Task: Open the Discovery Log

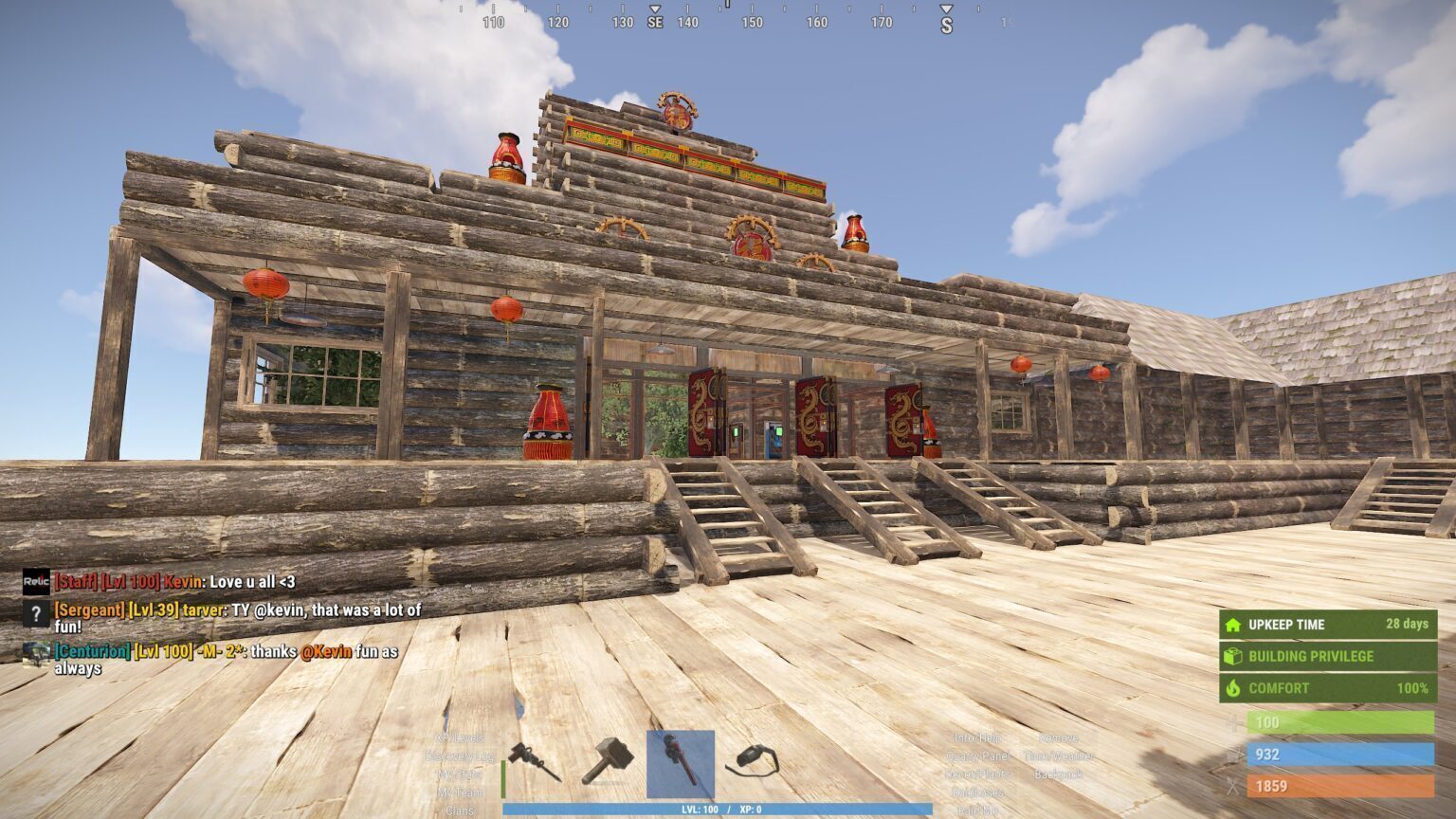Action: (x=460, y=756)
